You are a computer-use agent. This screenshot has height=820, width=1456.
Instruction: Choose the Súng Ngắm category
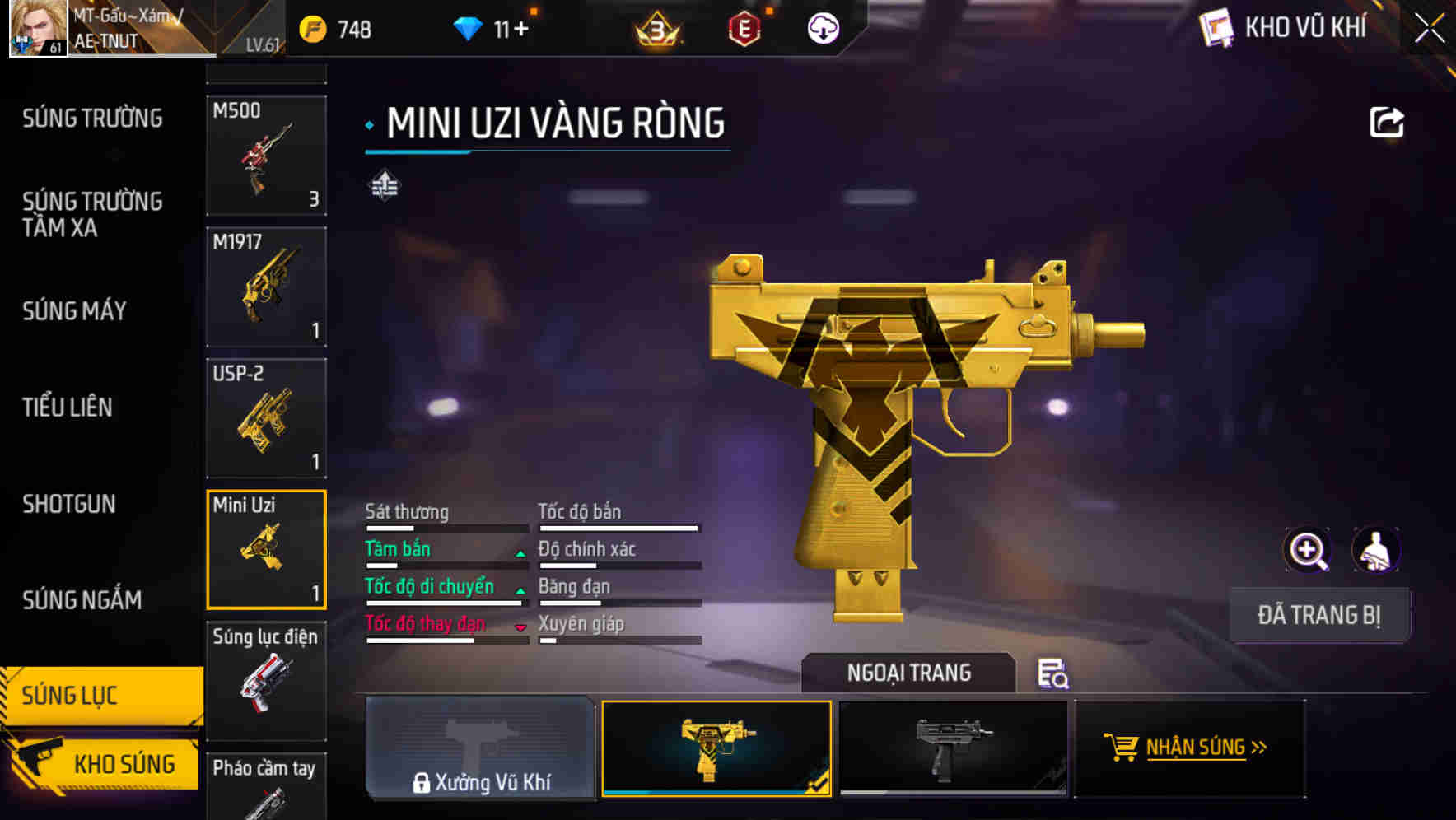click(82, 600)
